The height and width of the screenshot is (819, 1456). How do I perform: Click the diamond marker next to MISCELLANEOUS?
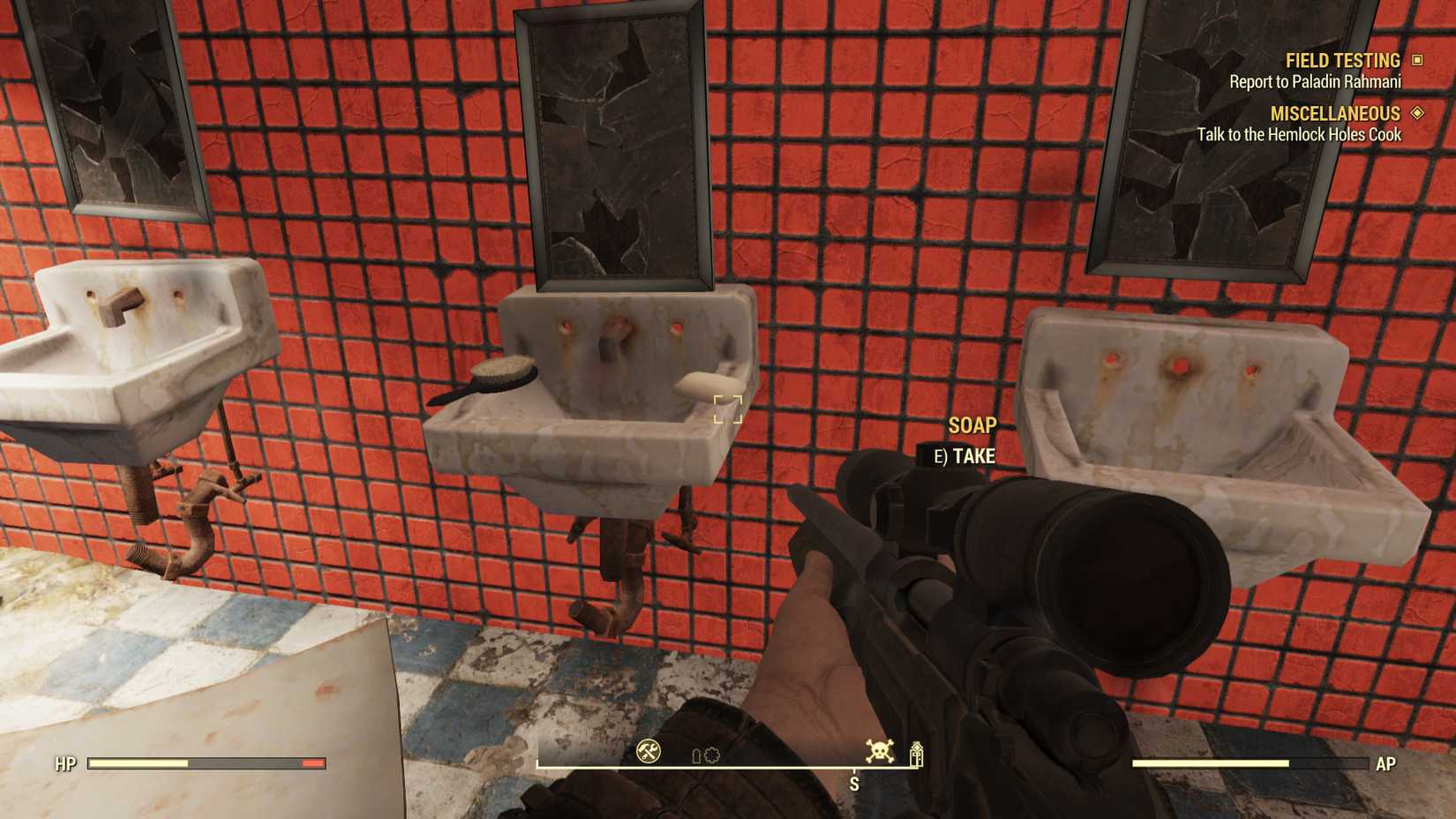tap(1419, 113)
